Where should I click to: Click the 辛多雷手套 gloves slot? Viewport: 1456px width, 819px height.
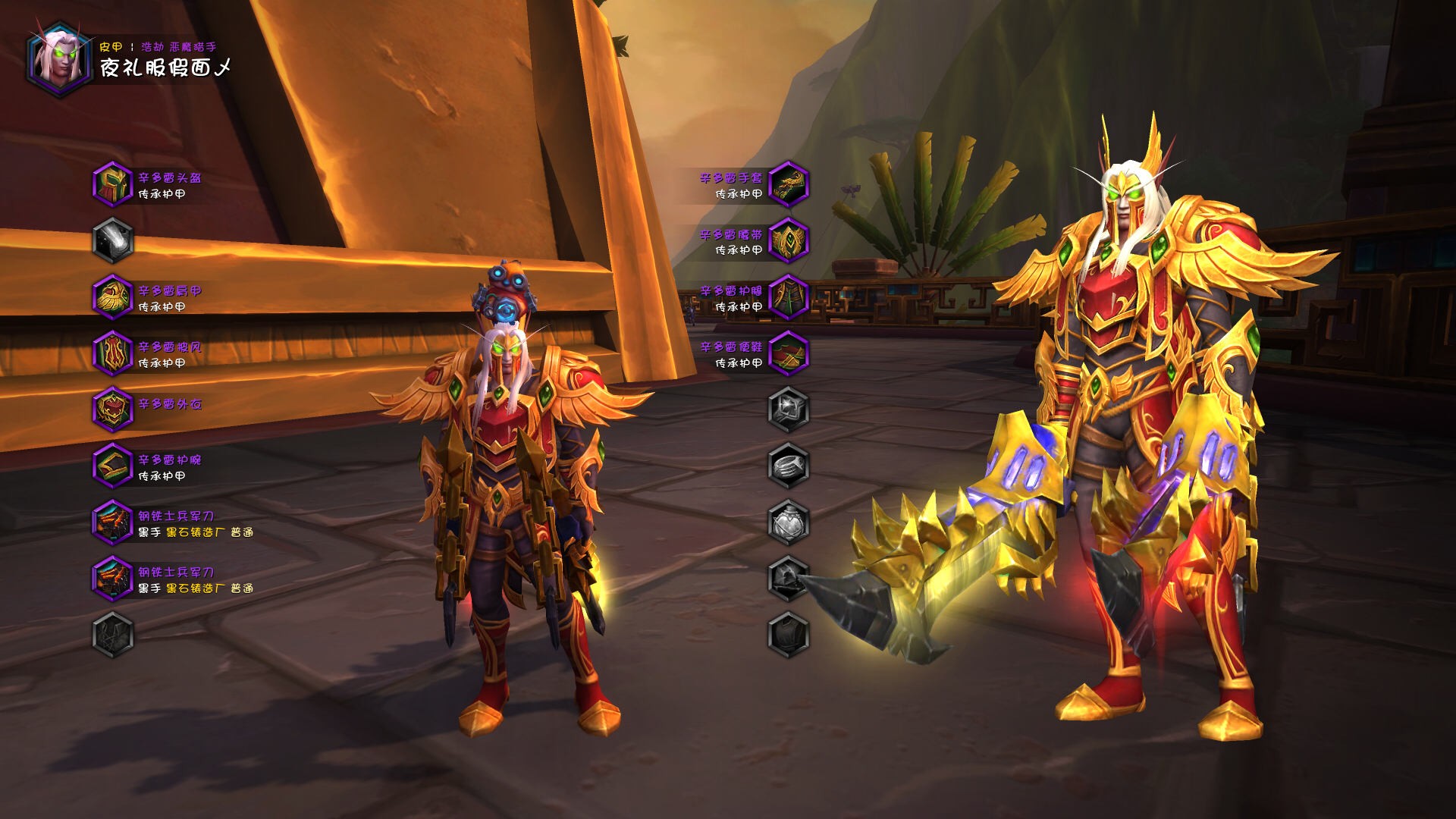click(789, 184)
